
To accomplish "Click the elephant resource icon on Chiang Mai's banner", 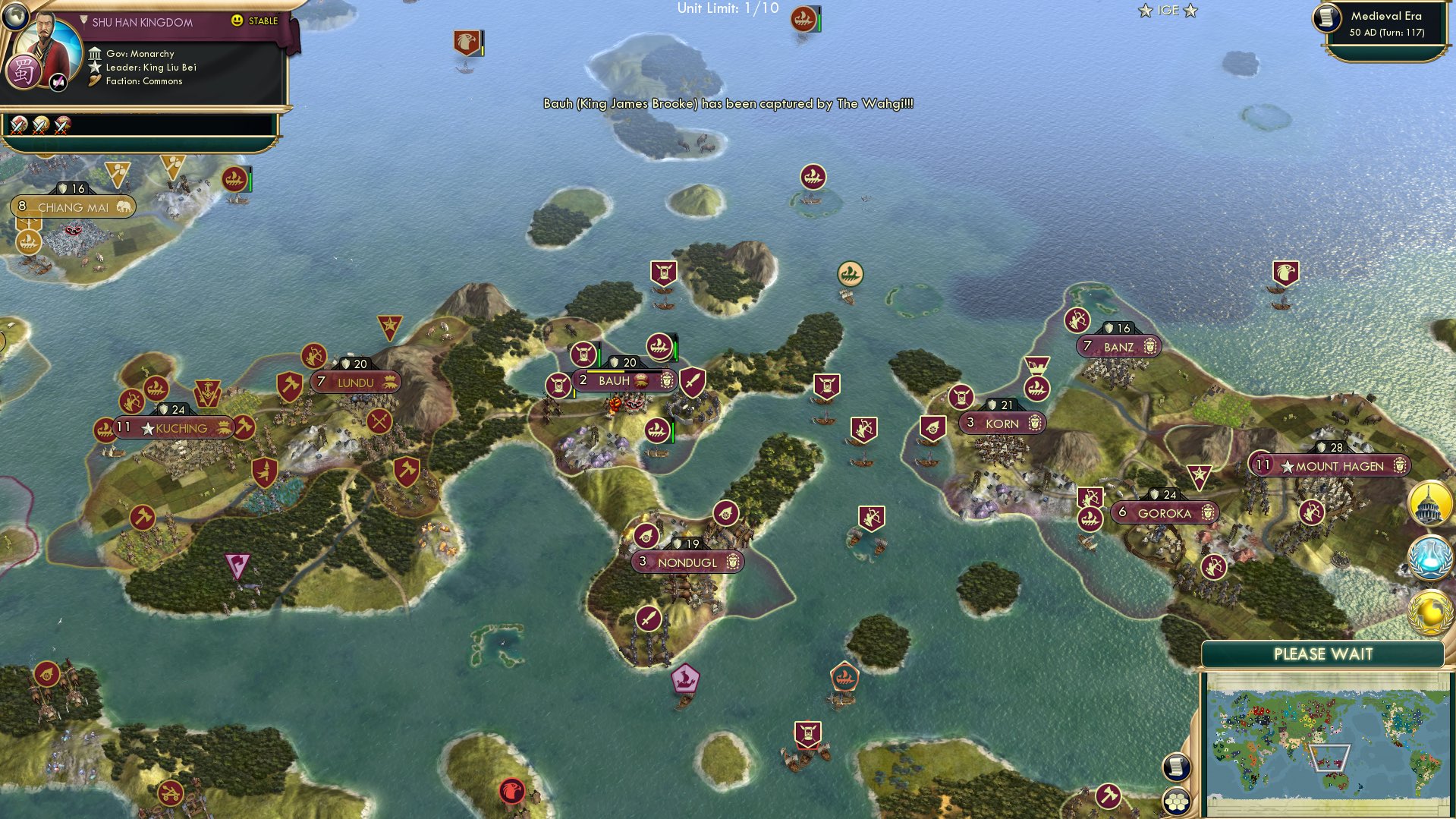I will [x=124, y=206].
